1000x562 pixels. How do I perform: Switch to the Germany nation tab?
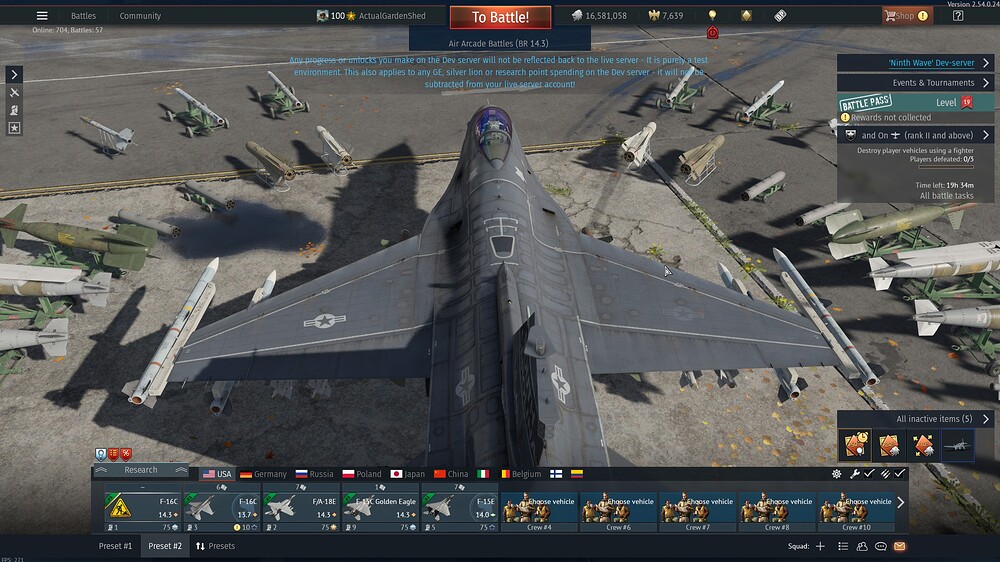coord(263,474)
